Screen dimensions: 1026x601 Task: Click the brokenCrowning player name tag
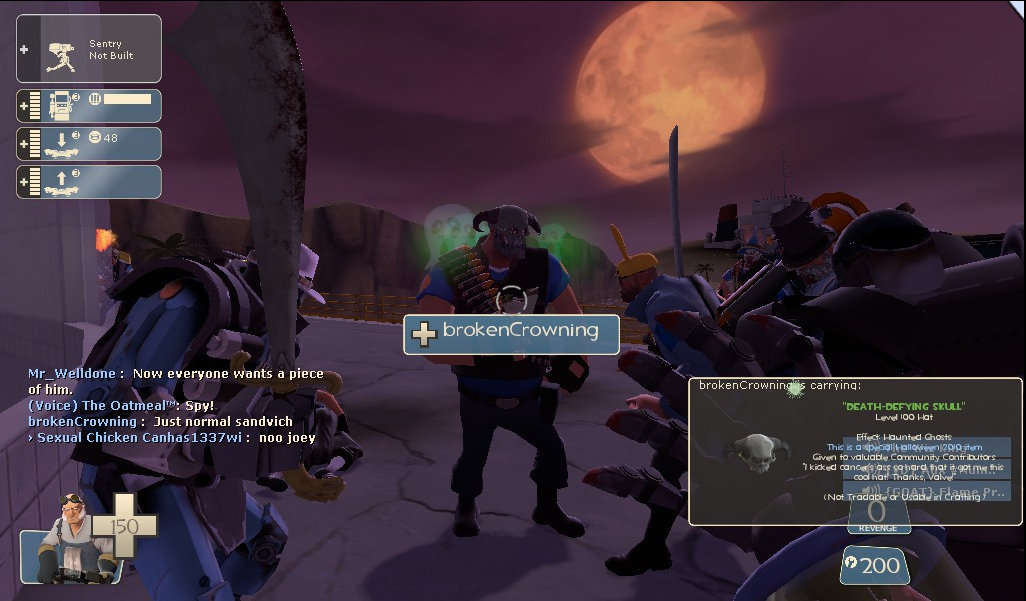pos(511,333)
